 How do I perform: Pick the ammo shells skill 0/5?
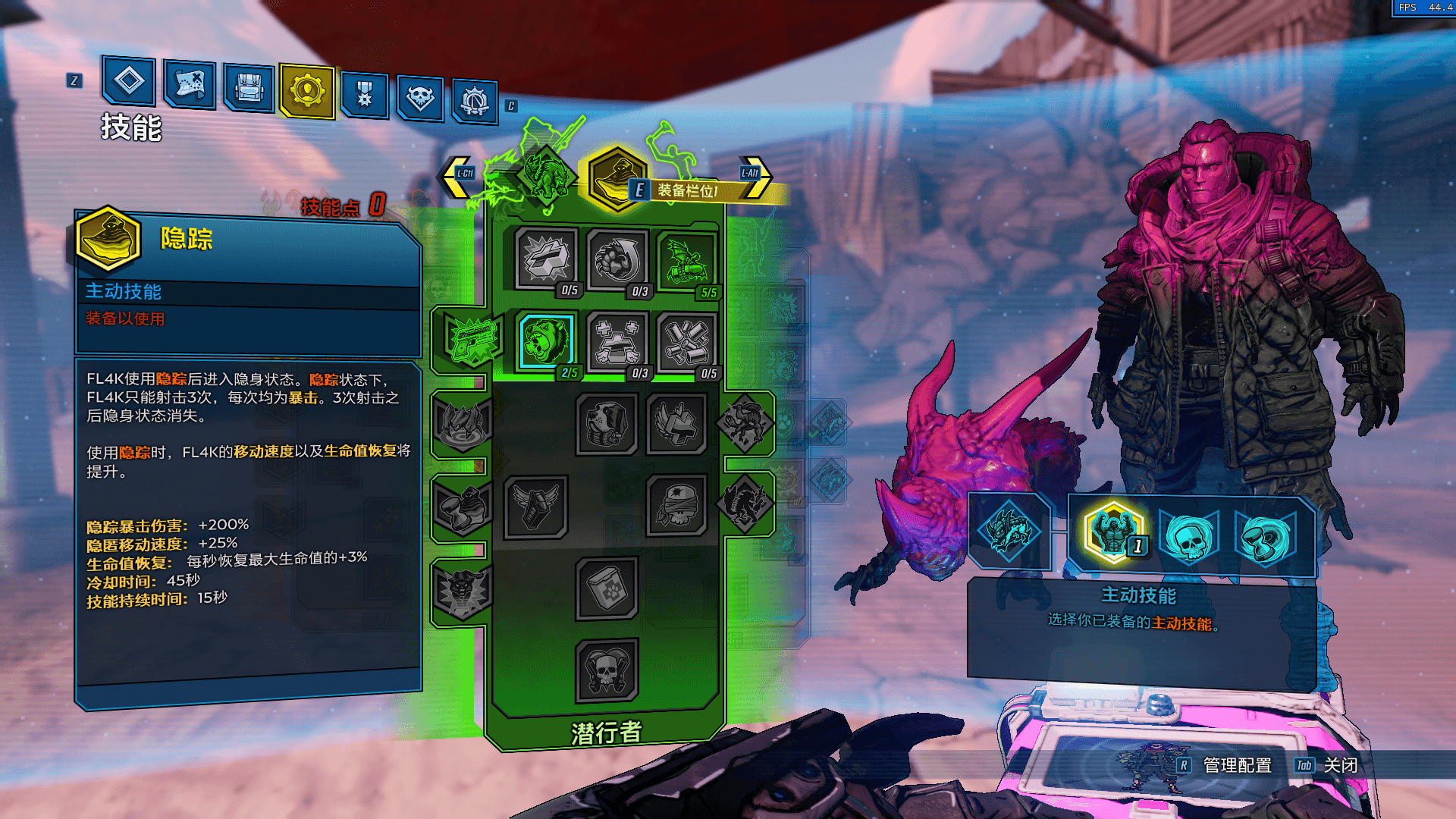[x=686, y=342]
